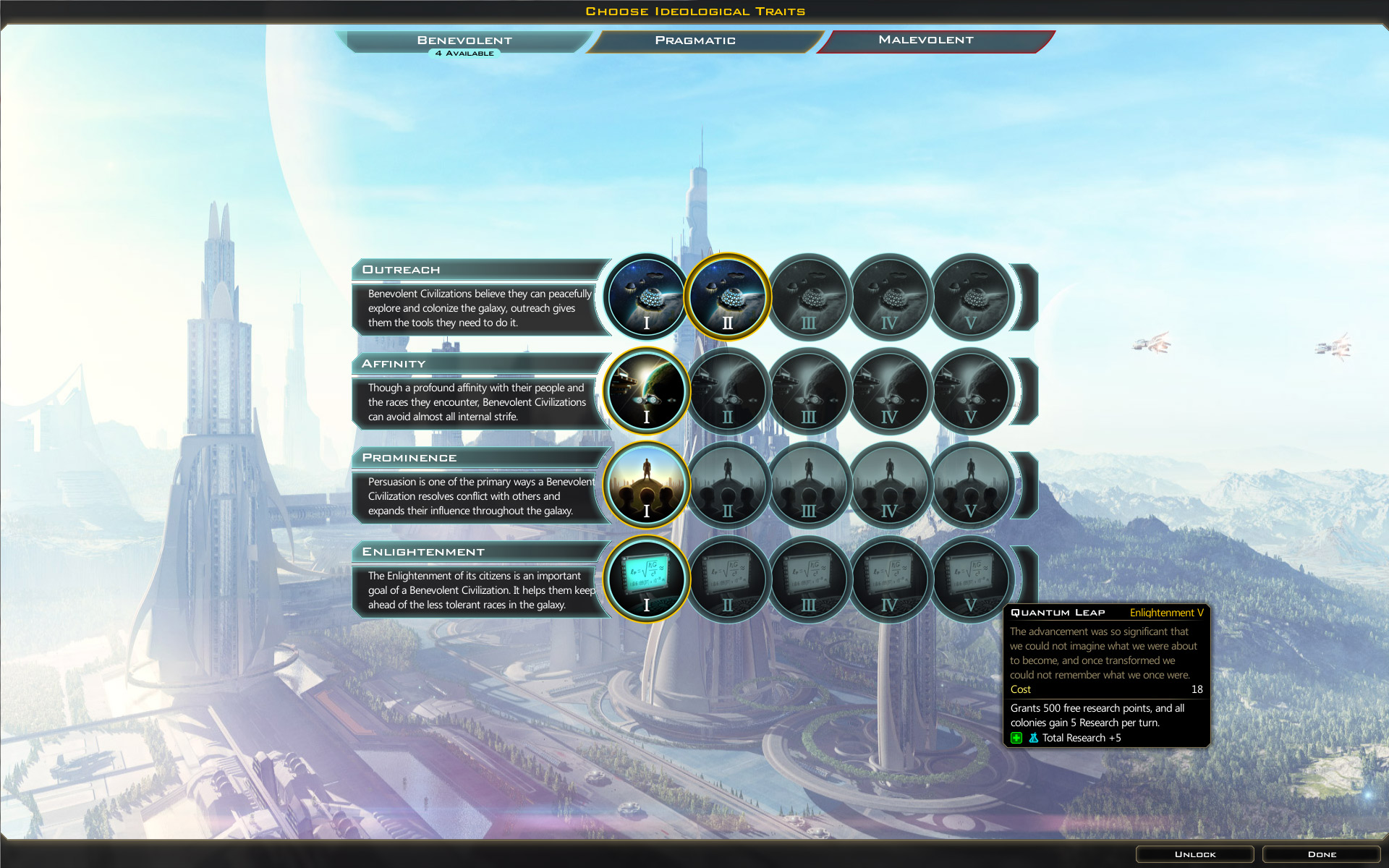Choose Affinity III trait
Viewport: 1389px width, 868px height.
809,391
